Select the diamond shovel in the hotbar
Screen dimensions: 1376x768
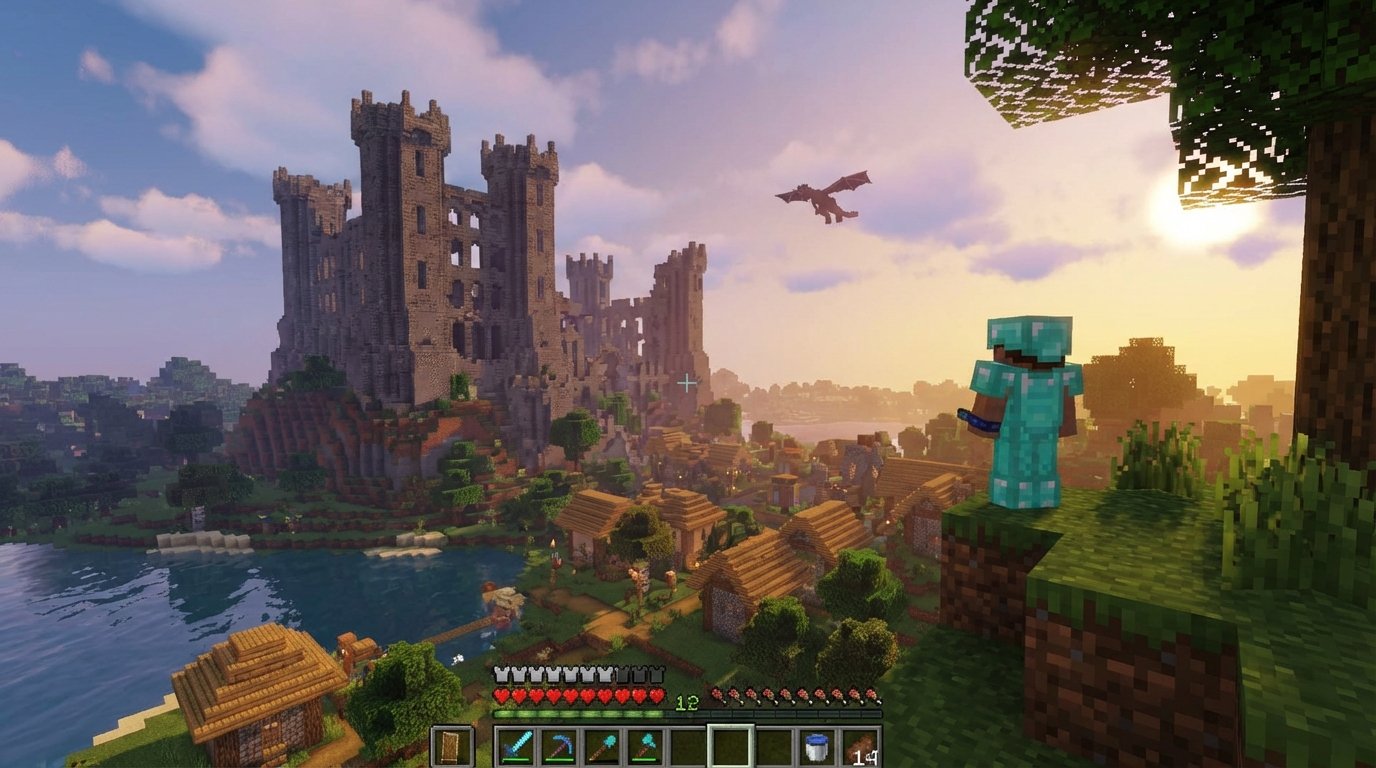coord(604,747)
